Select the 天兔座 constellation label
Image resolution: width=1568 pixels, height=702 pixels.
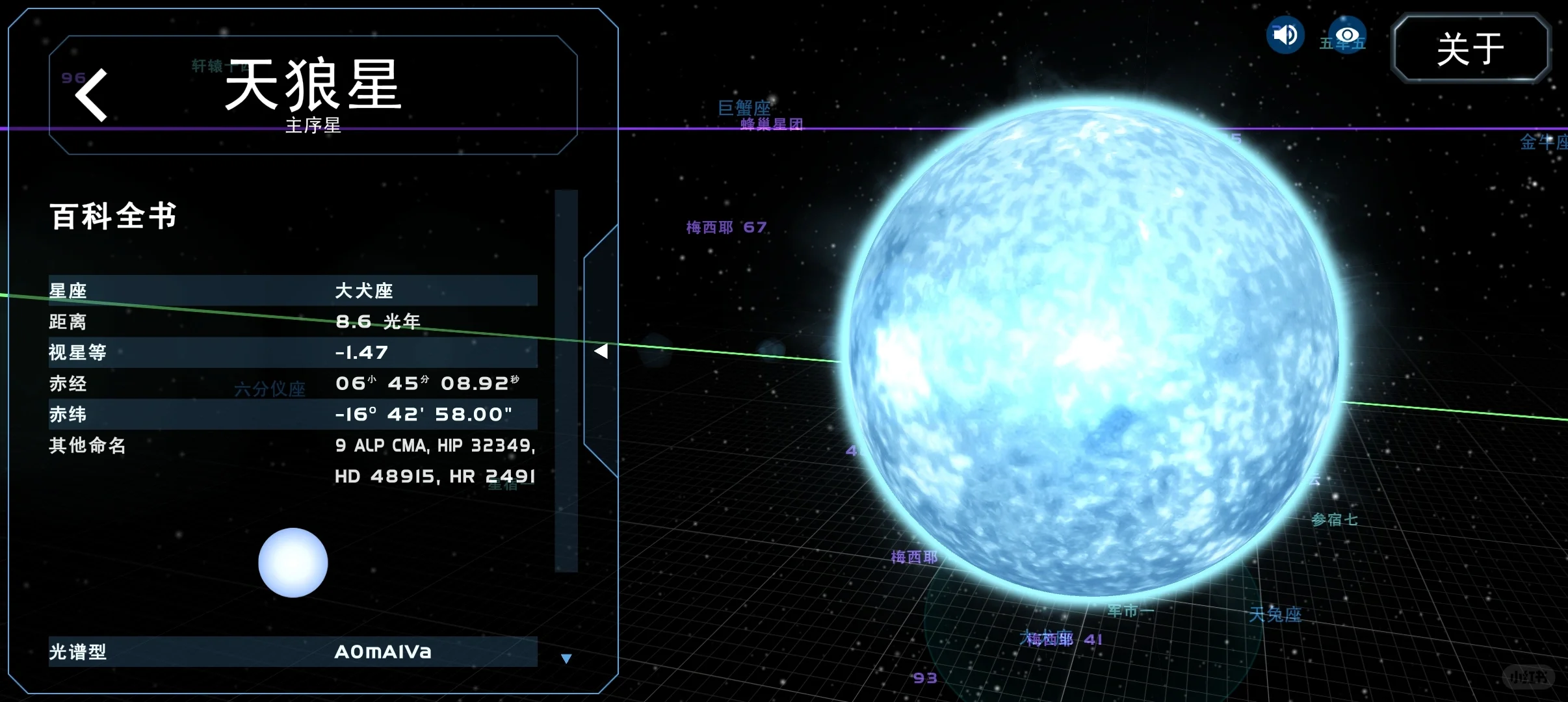coord(1277,614)
